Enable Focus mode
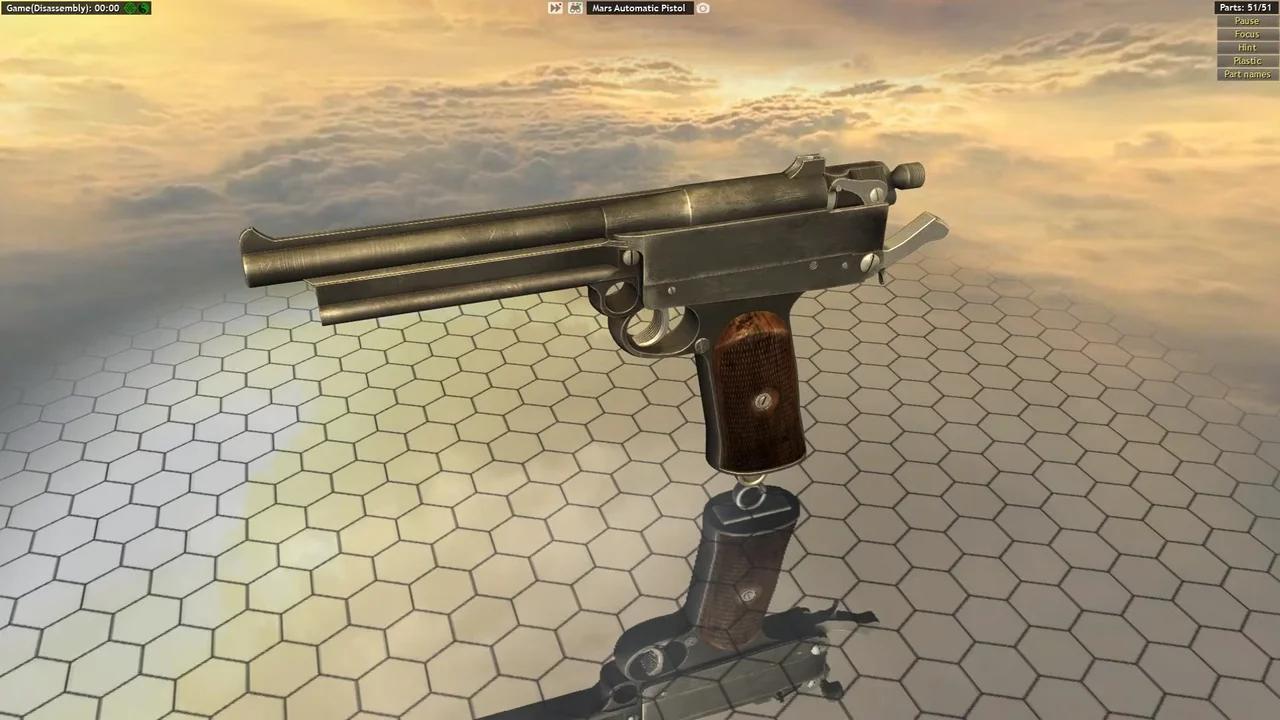The width and height of the screenshot is (1280, 720). coord(1246,33)
